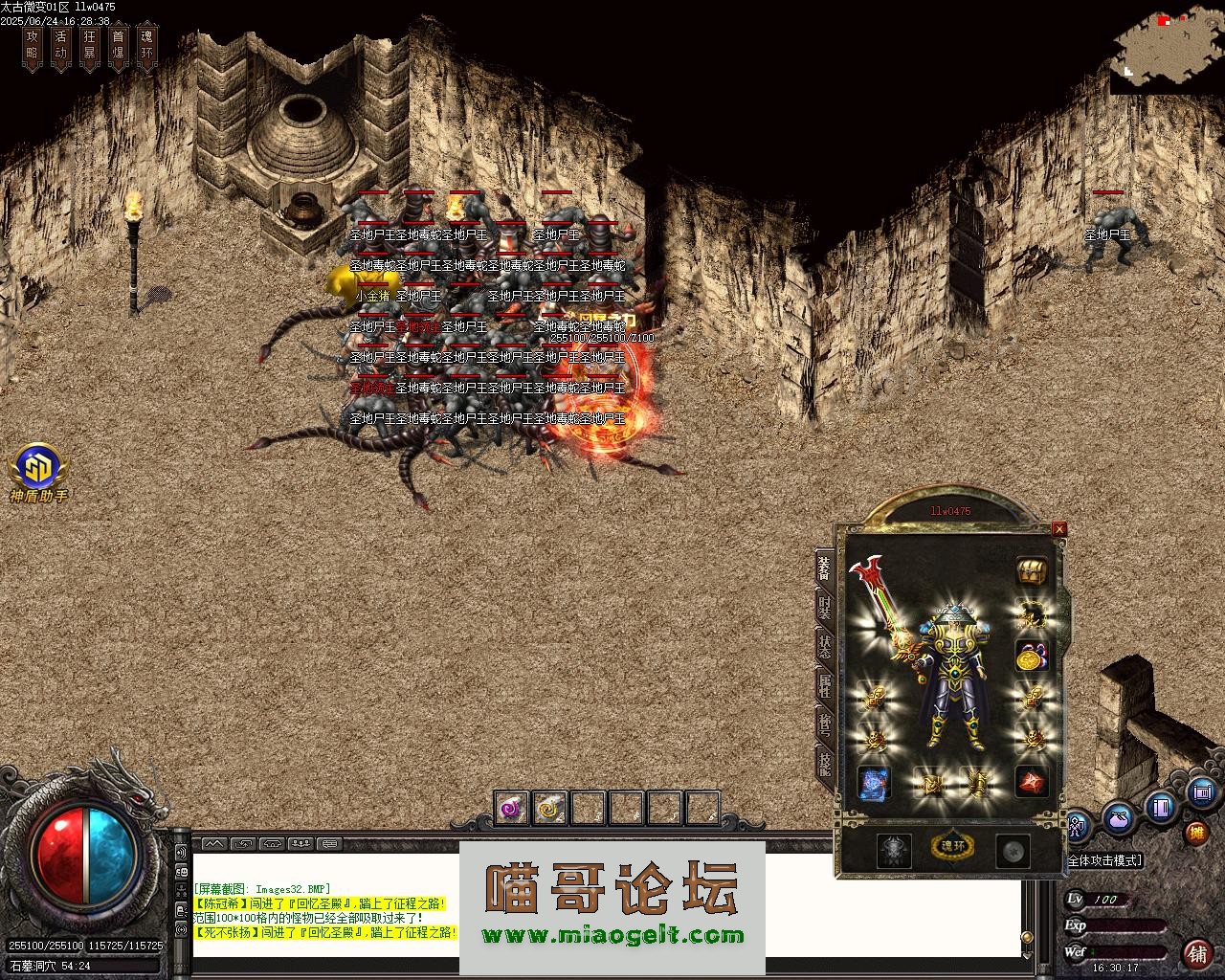Viewport: 1225px width, 980px height.
Task: Open the minimap
Action: tap(1166, 46)
